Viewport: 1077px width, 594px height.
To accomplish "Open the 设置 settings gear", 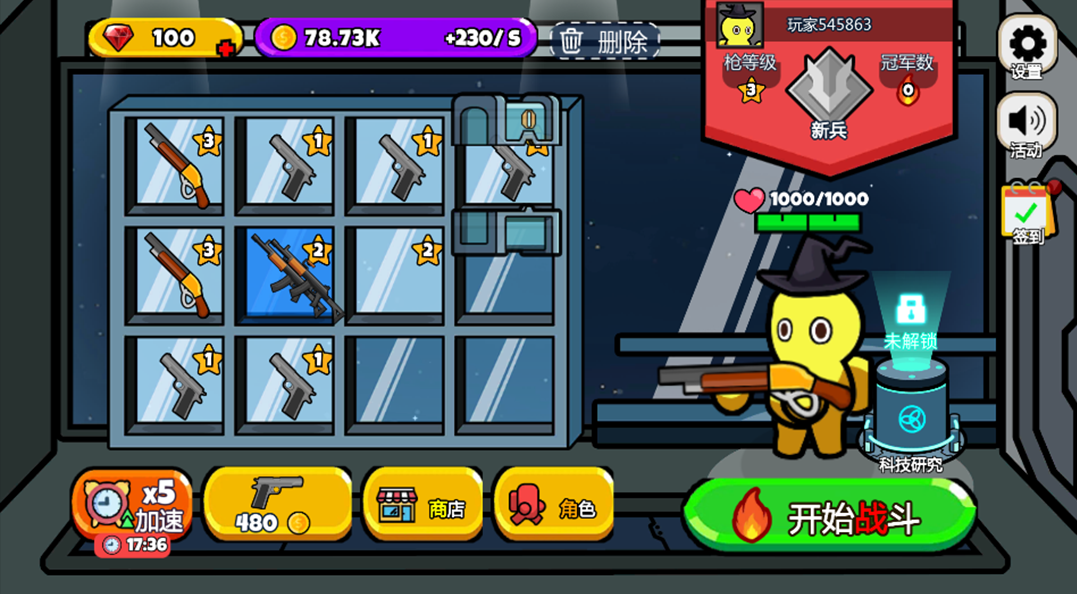I will click(x=1027, y=45).
